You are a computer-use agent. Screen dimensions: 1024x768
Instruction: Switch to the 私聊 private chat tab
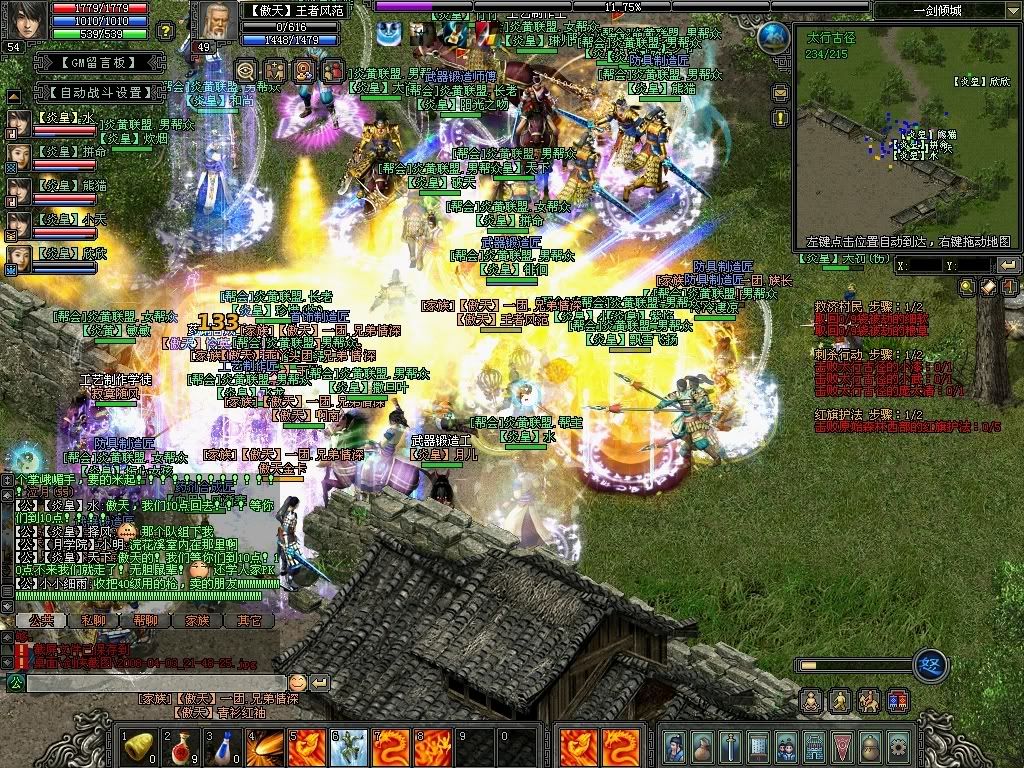click(x=92, y=620)
